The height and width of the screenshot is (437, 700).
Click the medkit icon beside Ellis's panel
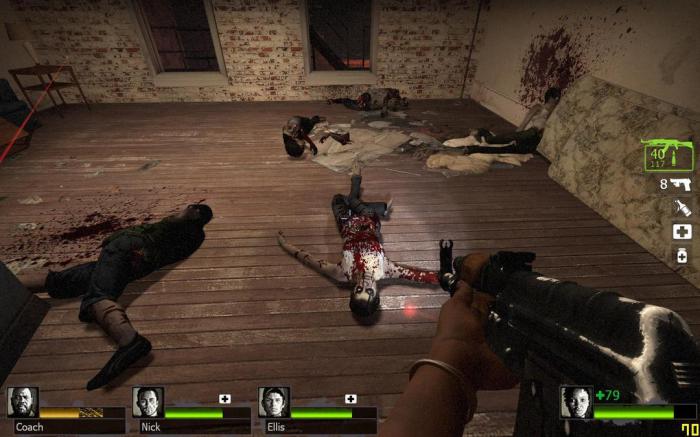click(x=351, y=399)
